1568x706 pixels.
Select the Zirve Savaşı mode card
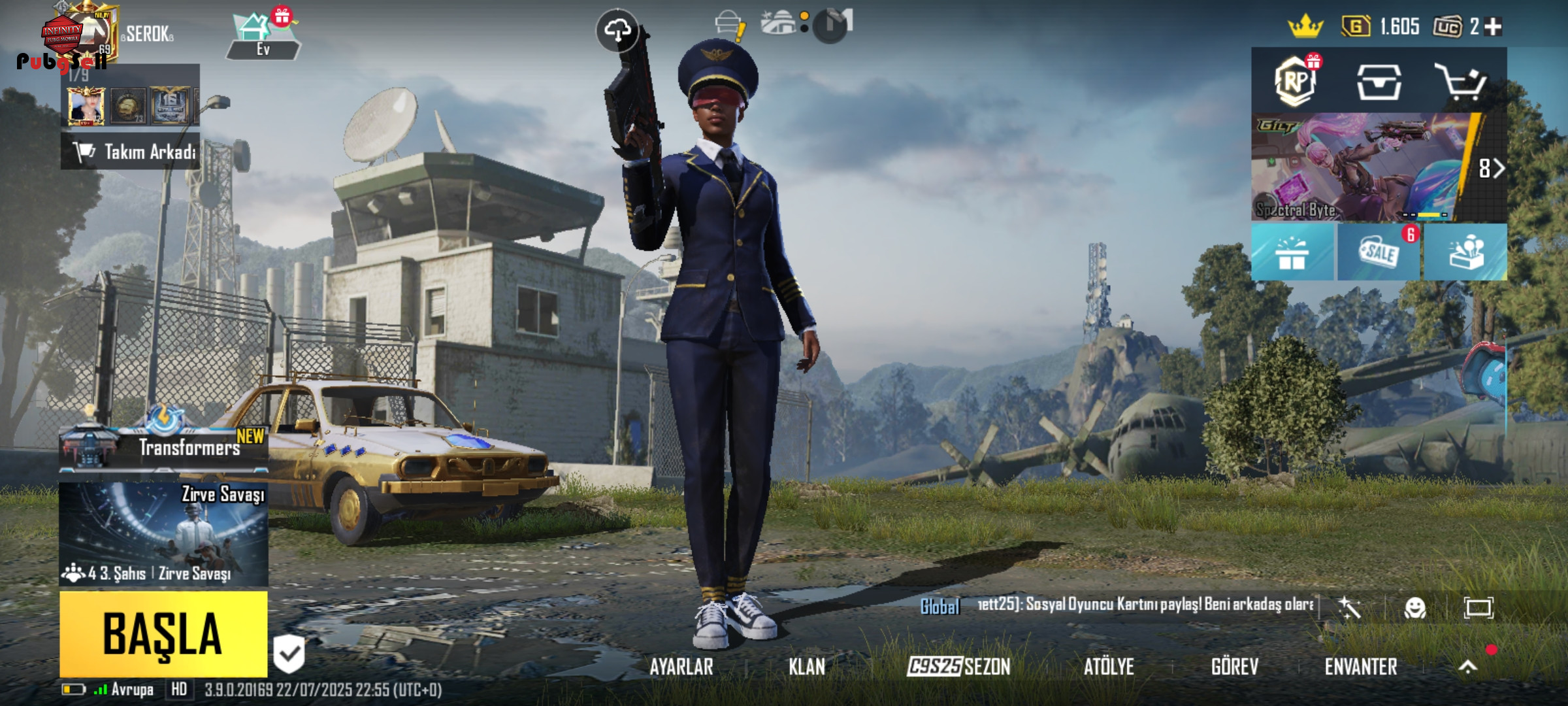[x=163, y=534]
